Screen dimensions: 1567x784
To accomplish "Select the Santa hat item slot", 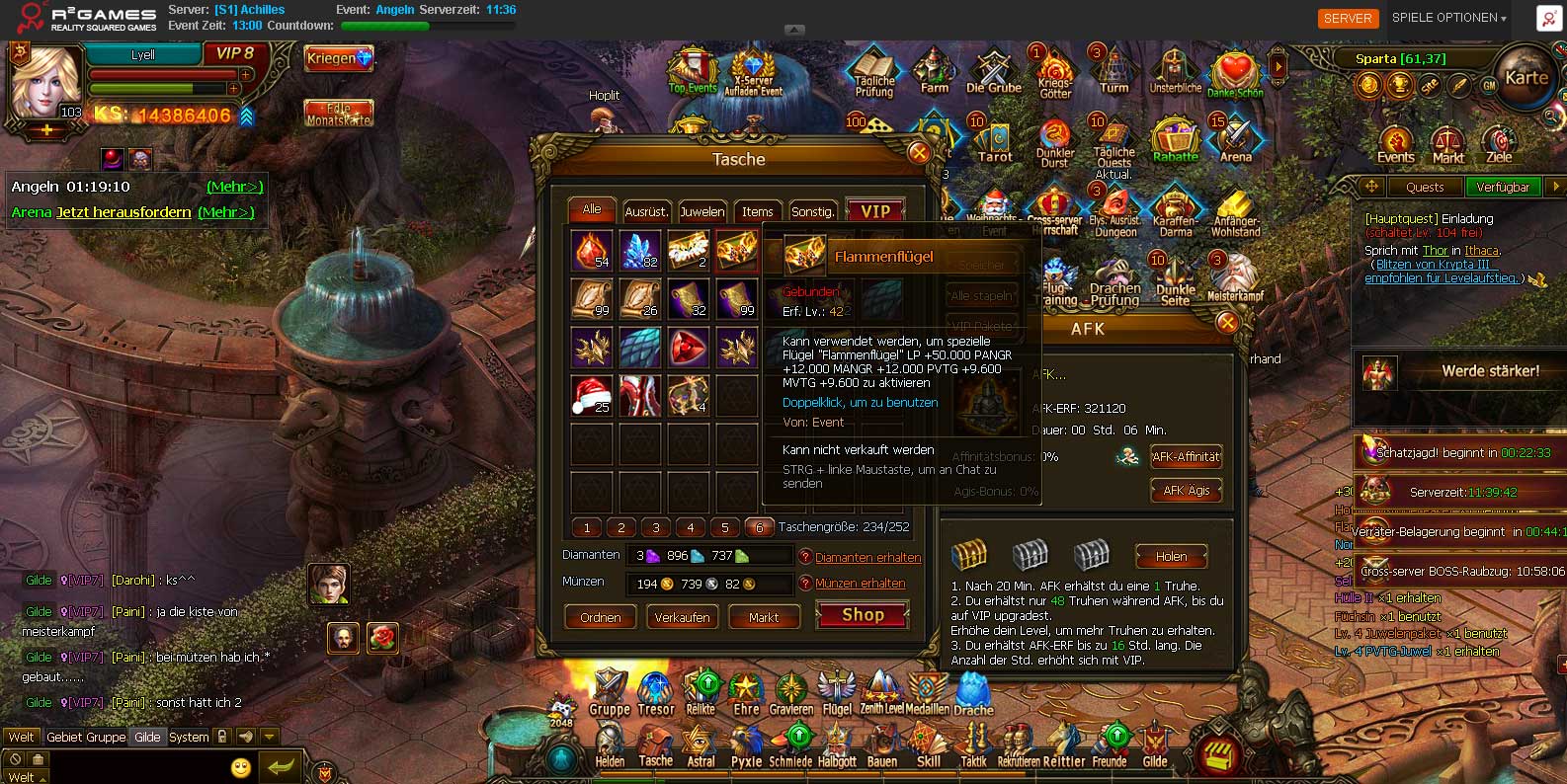I will click(591, 395).
